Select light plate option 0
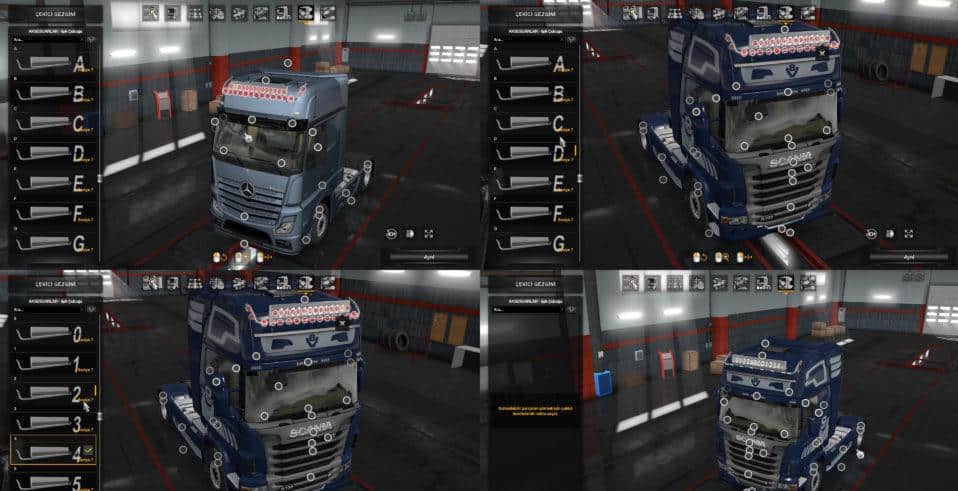Screen dimensions: 958x491 [x=54, y=334]
